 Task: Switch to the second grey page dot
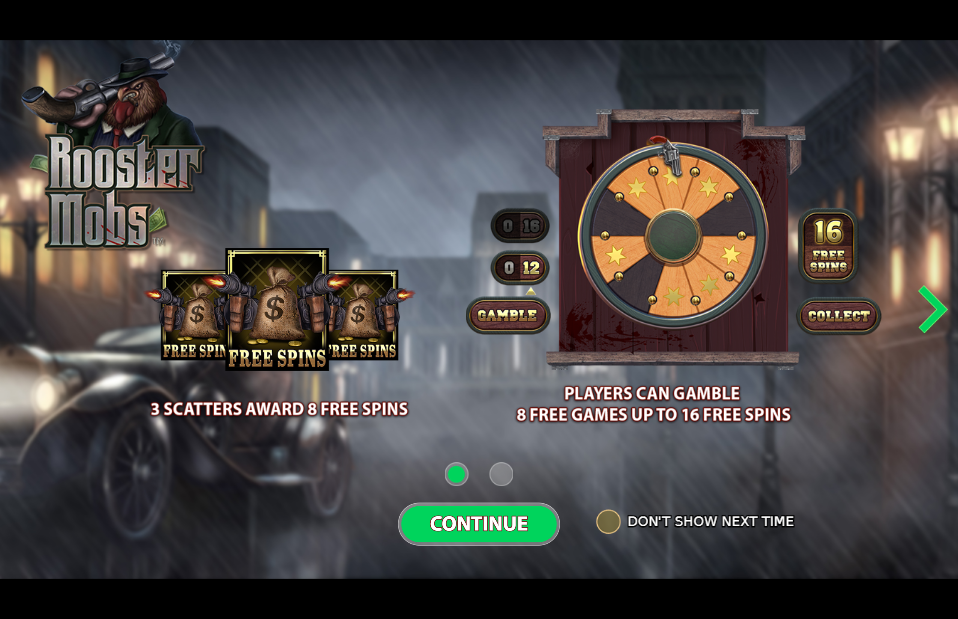tap(501, 474)
